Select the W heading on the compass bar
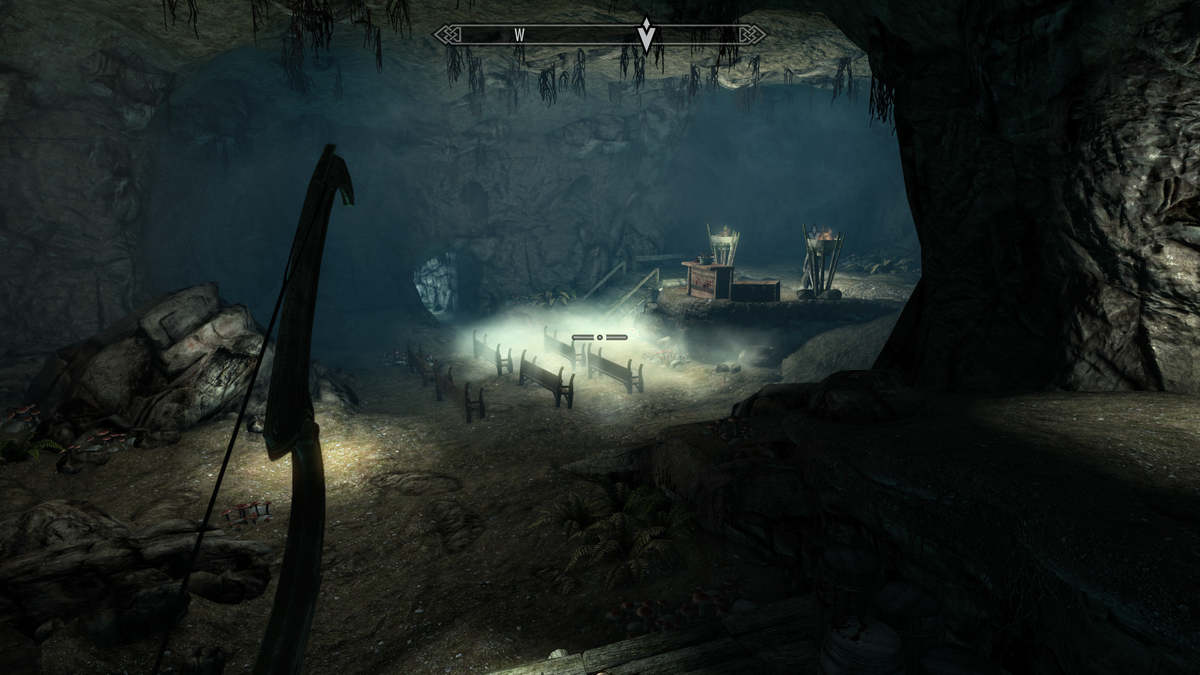1200x675 pixels. pyautogui.click(x=520, y=35)
